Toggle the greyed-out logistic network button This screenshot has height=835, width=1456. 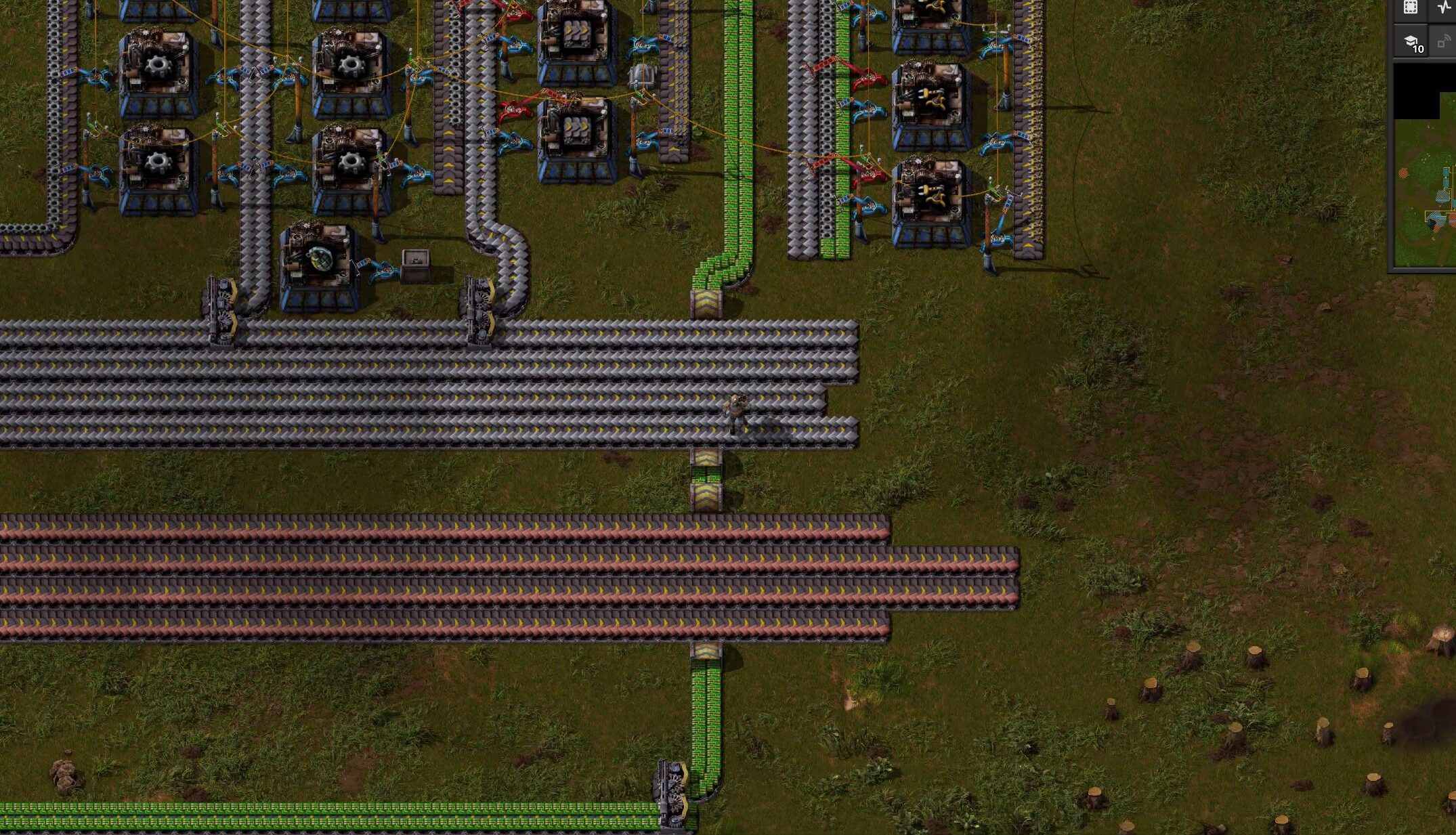click(1444, 42)
